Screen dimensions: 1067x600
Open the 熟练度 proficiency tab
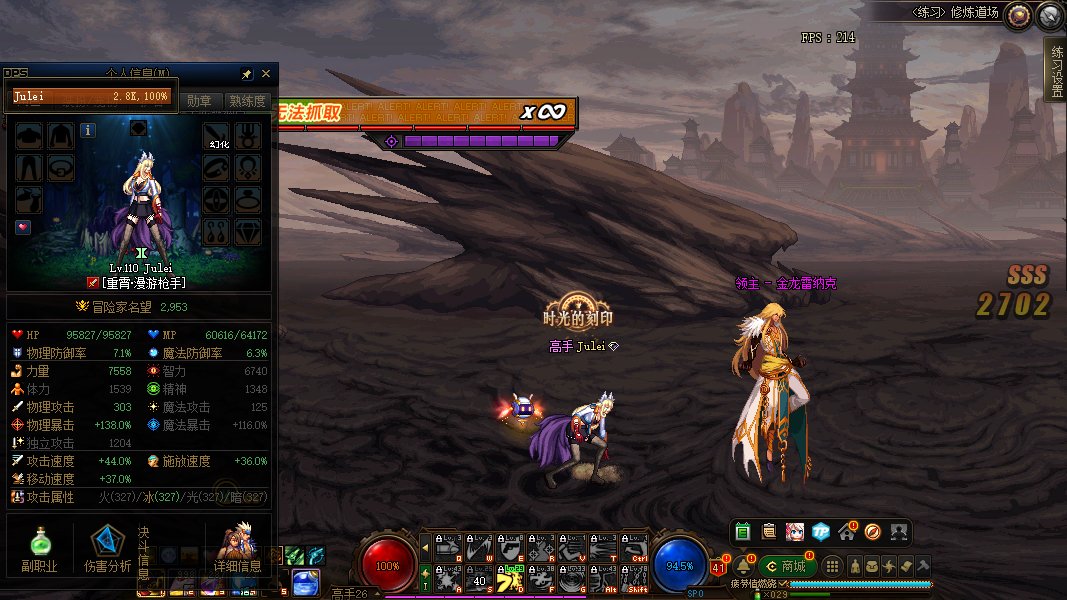tap(247, 101)
